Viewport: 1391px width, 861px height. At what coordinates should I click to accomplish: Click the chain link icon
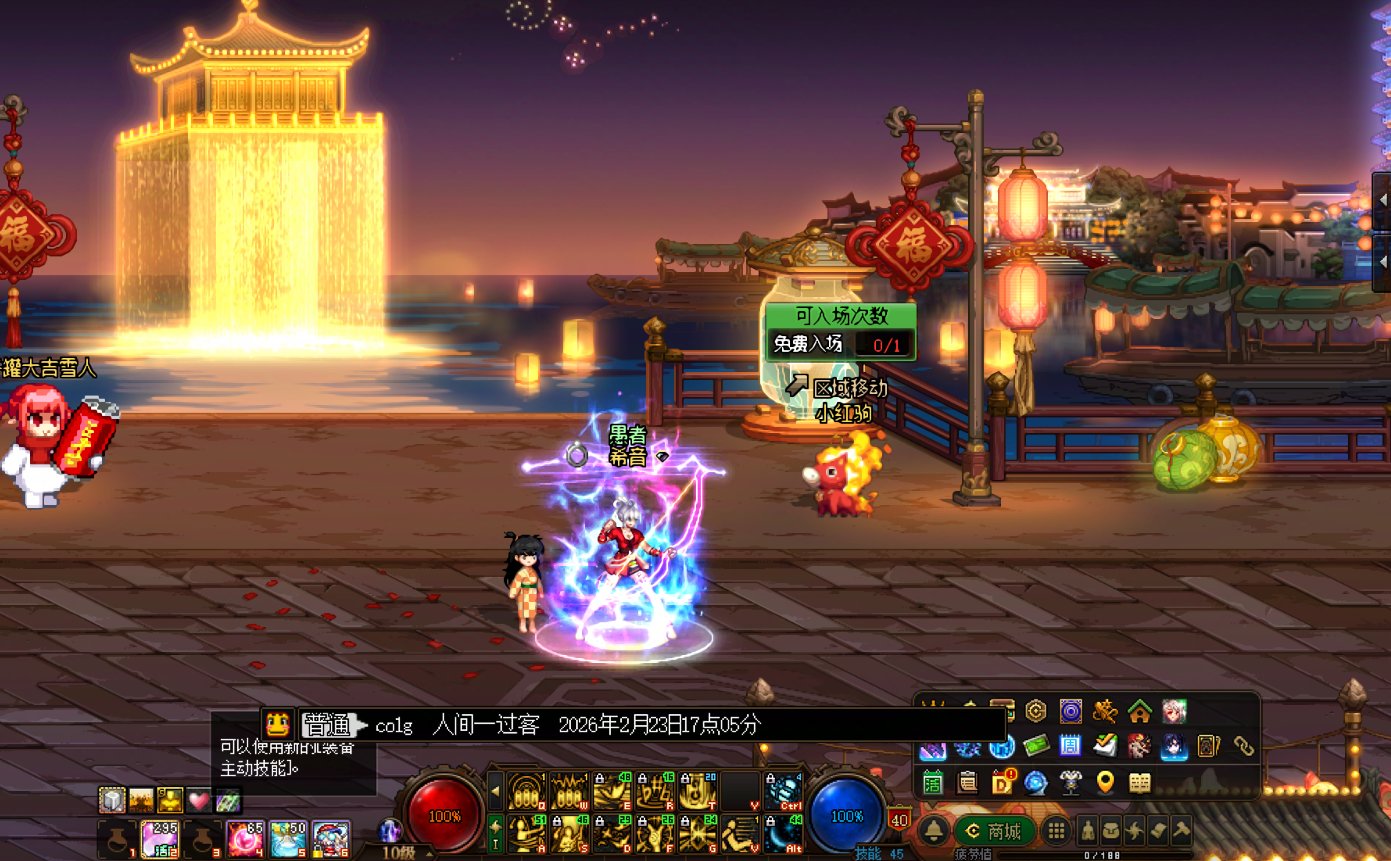coord(1243,746)
